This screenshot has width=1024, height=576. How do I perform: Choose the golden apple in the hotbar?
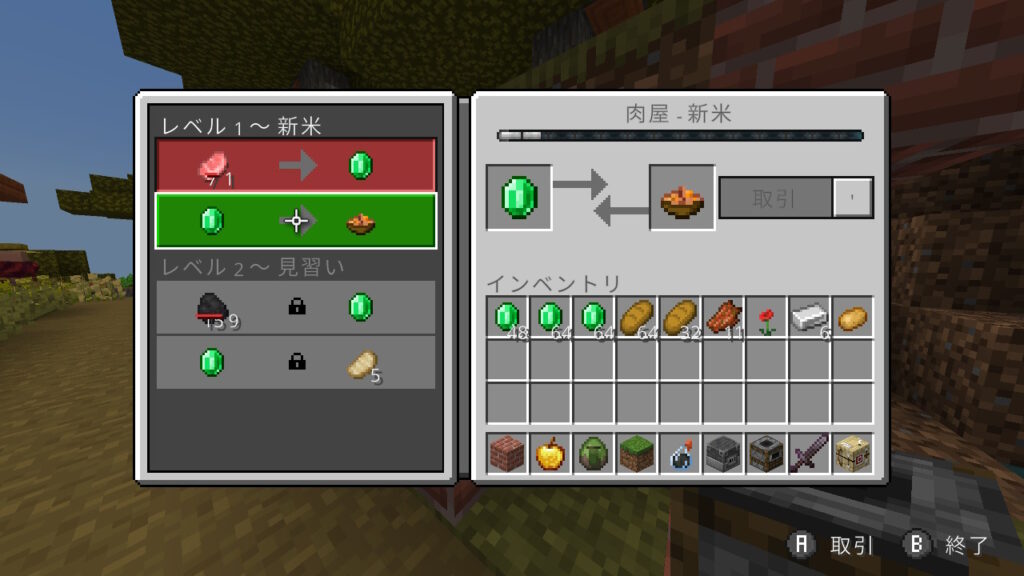coord(551,454)
